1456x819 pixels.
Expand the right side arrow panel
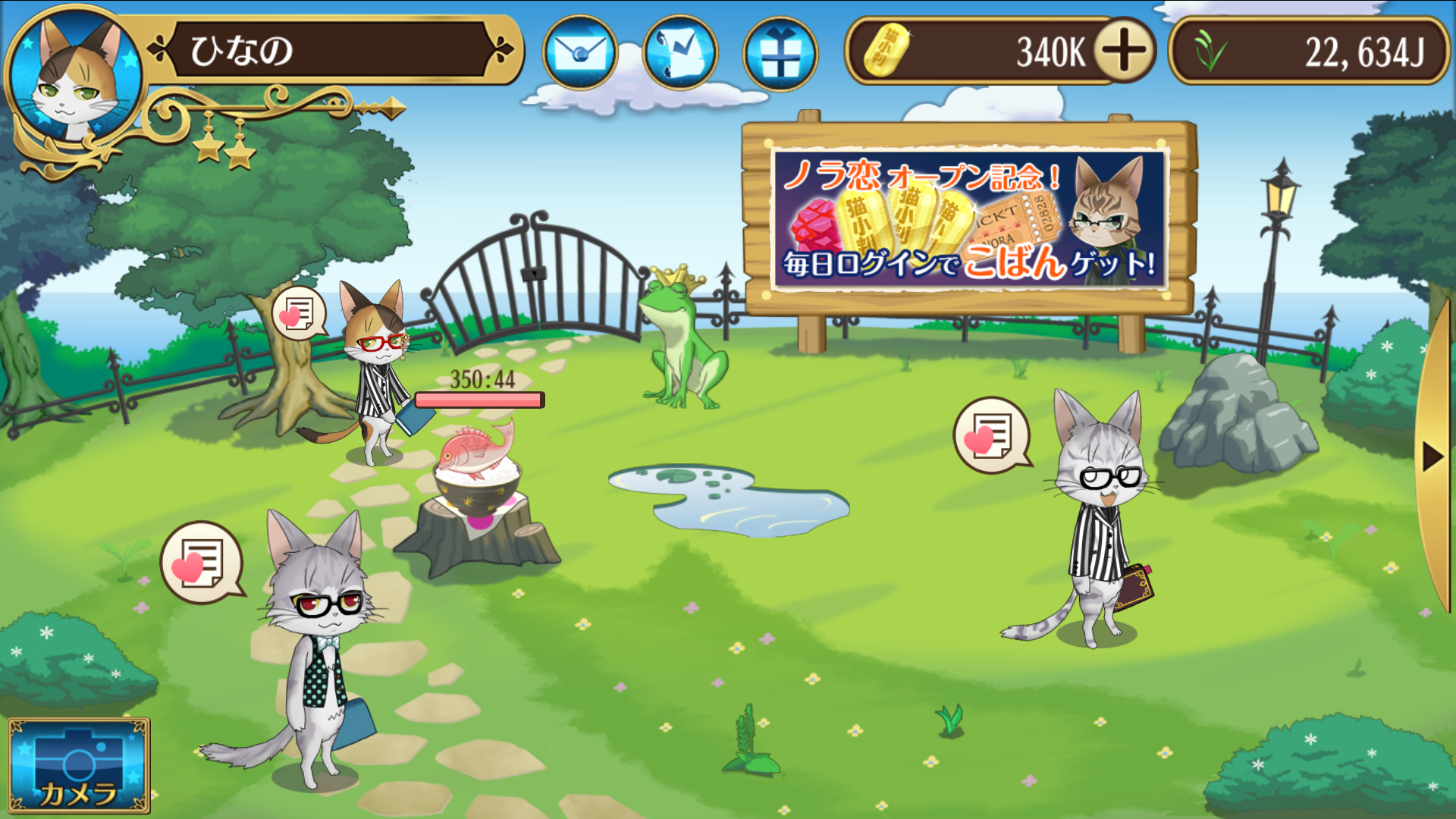point(1432,457)
